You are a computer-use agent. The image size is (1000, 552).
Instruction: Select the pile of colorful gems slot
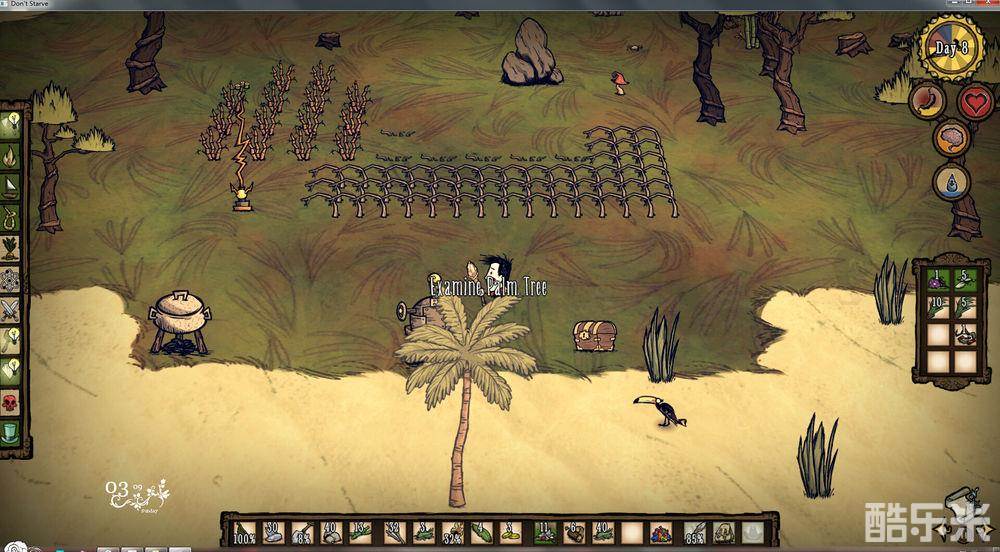click(662, 532)
